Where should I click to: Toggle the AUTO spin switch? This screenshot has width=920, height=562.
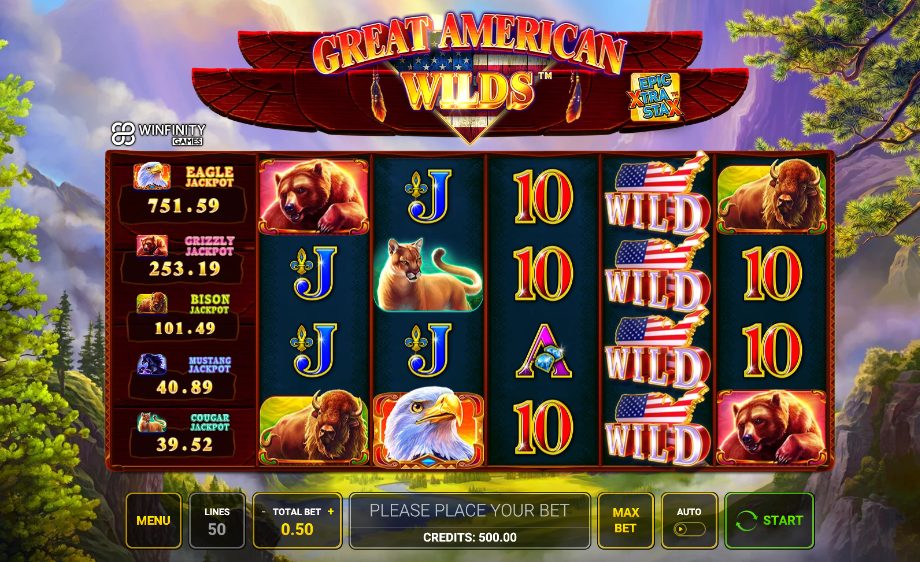tap(689, 528)
